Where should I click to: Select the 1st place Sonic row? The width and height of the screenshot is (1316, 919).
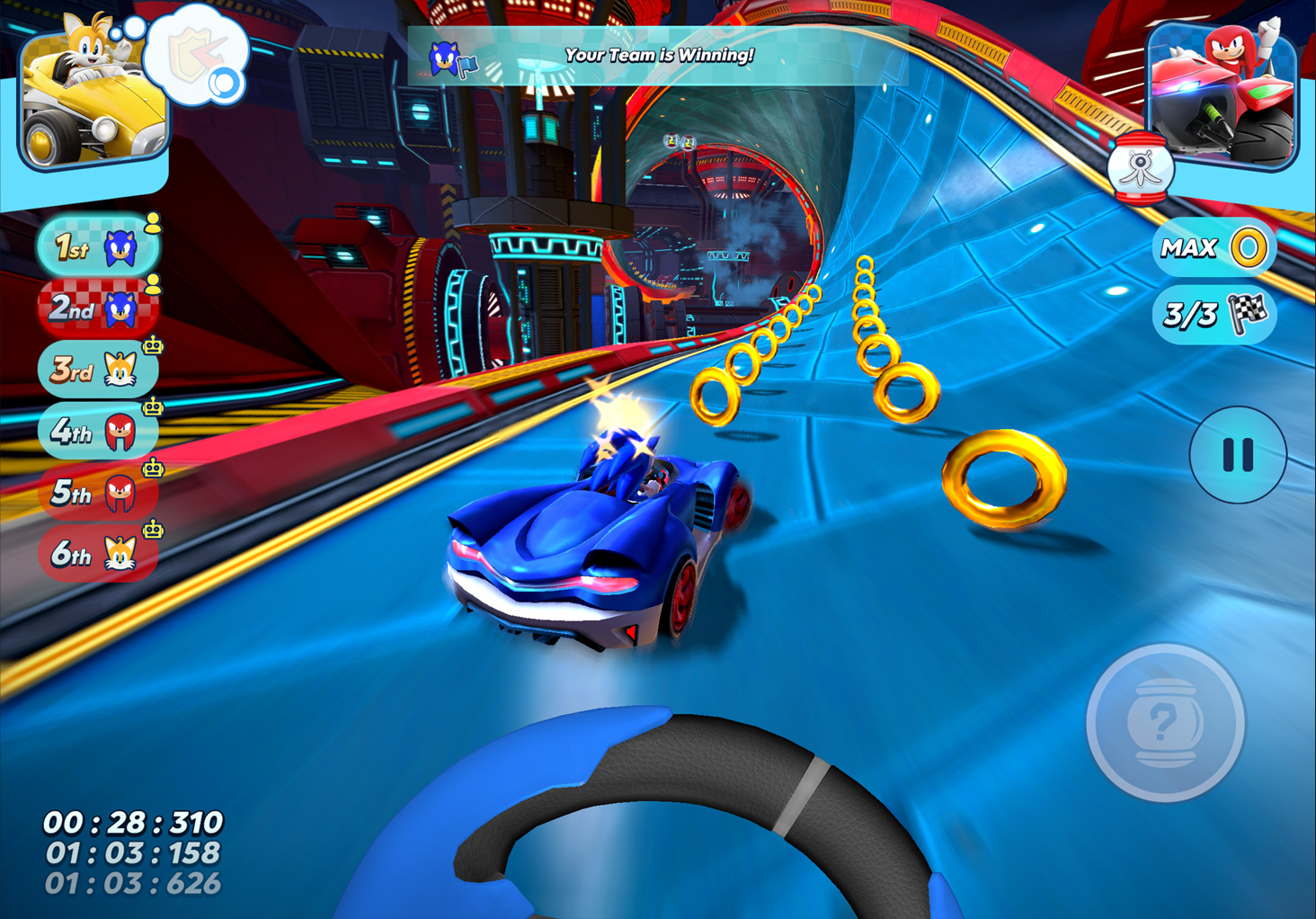click(x=97, y=246)
